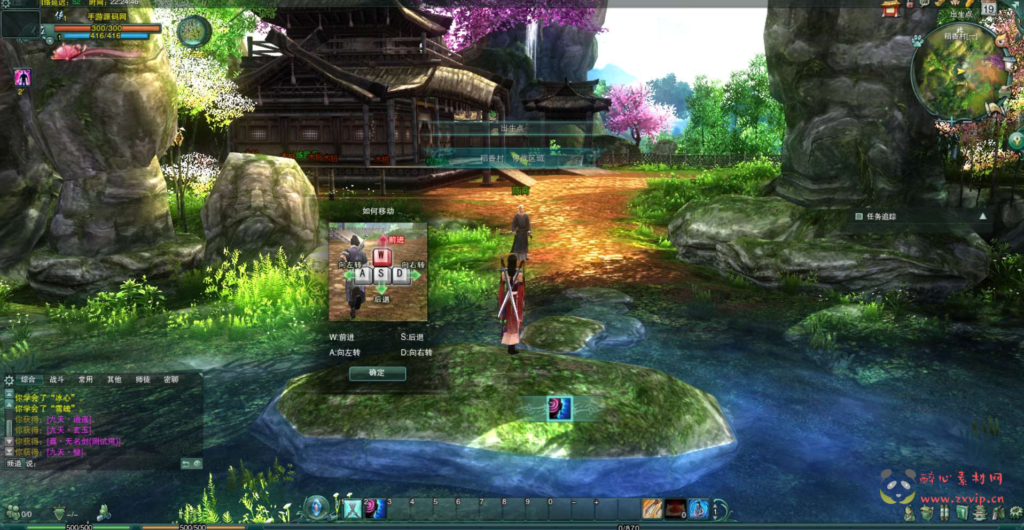Screen dimensions: 1024x530
Task: Click the paw print icon beside minimap
Action: 917,41
